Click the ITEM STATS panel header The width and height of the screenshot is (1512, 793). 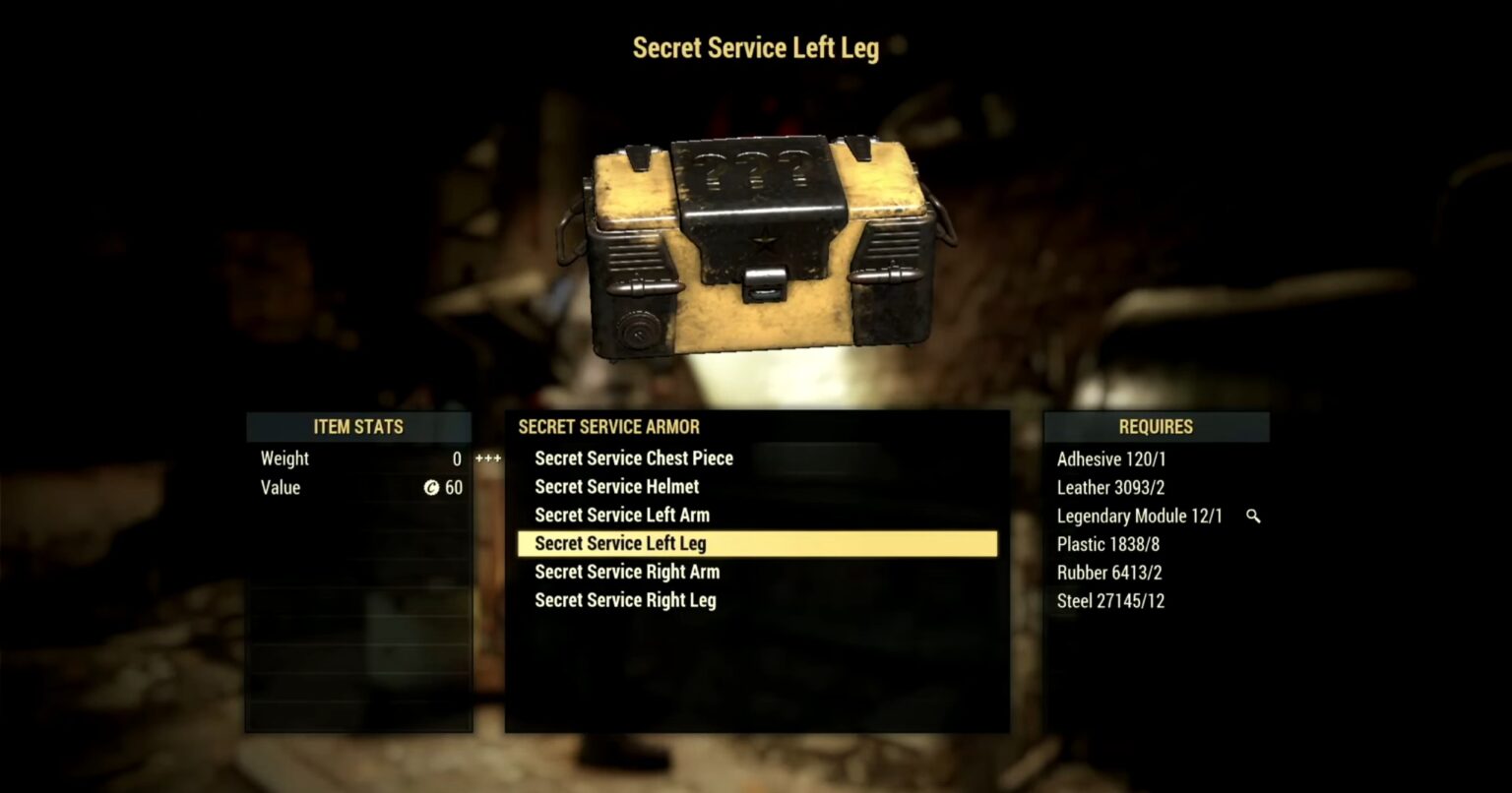(358, 427)
